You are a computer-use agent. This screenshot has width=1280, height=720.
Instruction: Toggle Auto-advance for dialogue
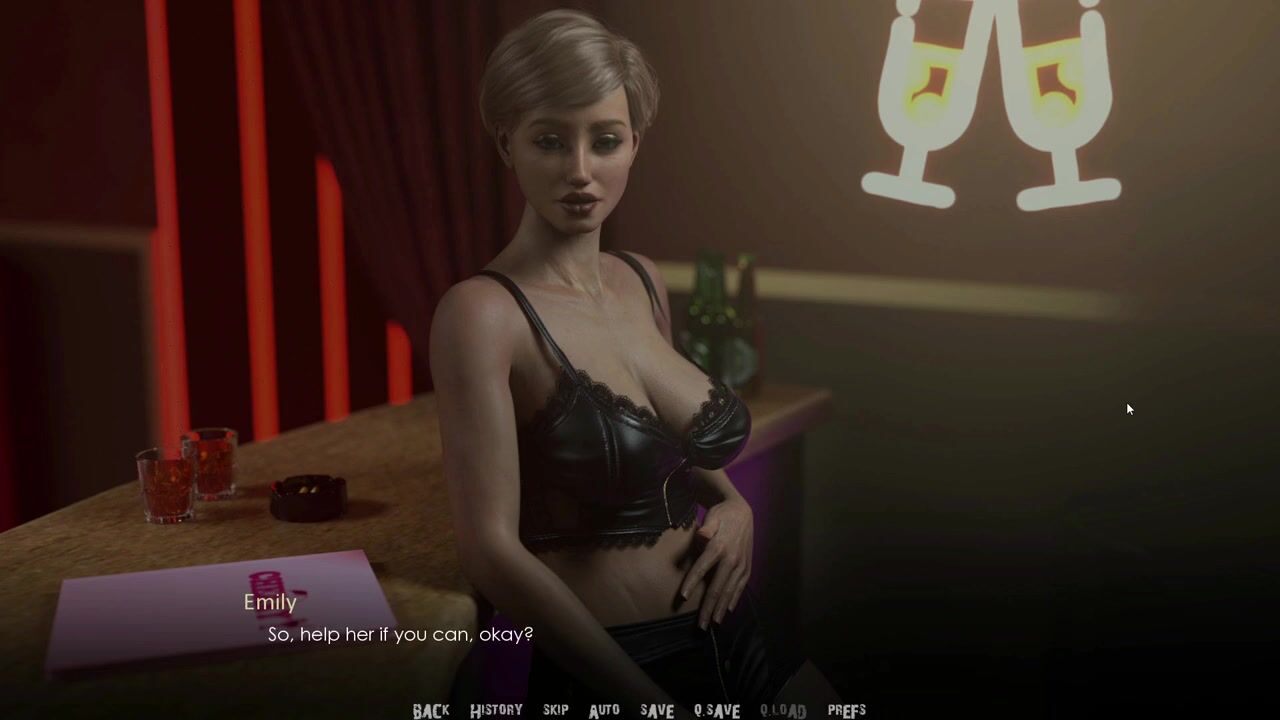pyautogui.click(x=604, y=710)
